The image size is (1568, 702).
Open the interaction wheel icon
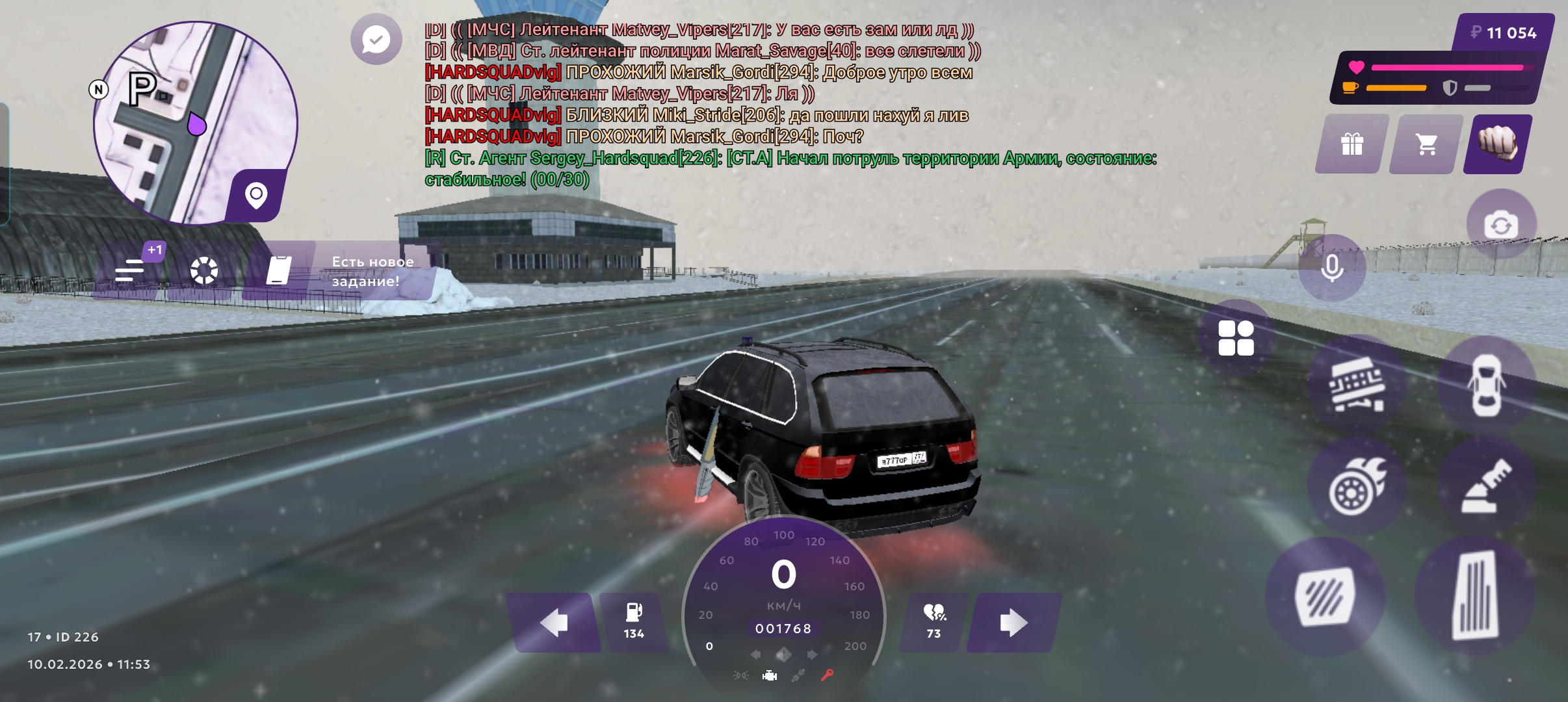click(x=203, y=270)
